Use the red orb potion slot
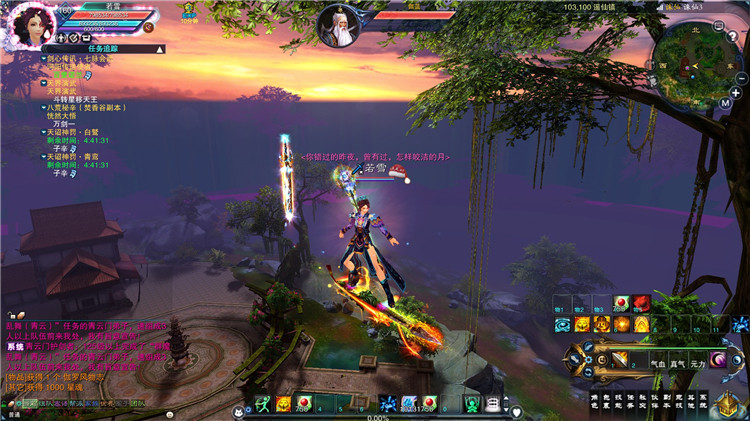 [x=622, y=304]
